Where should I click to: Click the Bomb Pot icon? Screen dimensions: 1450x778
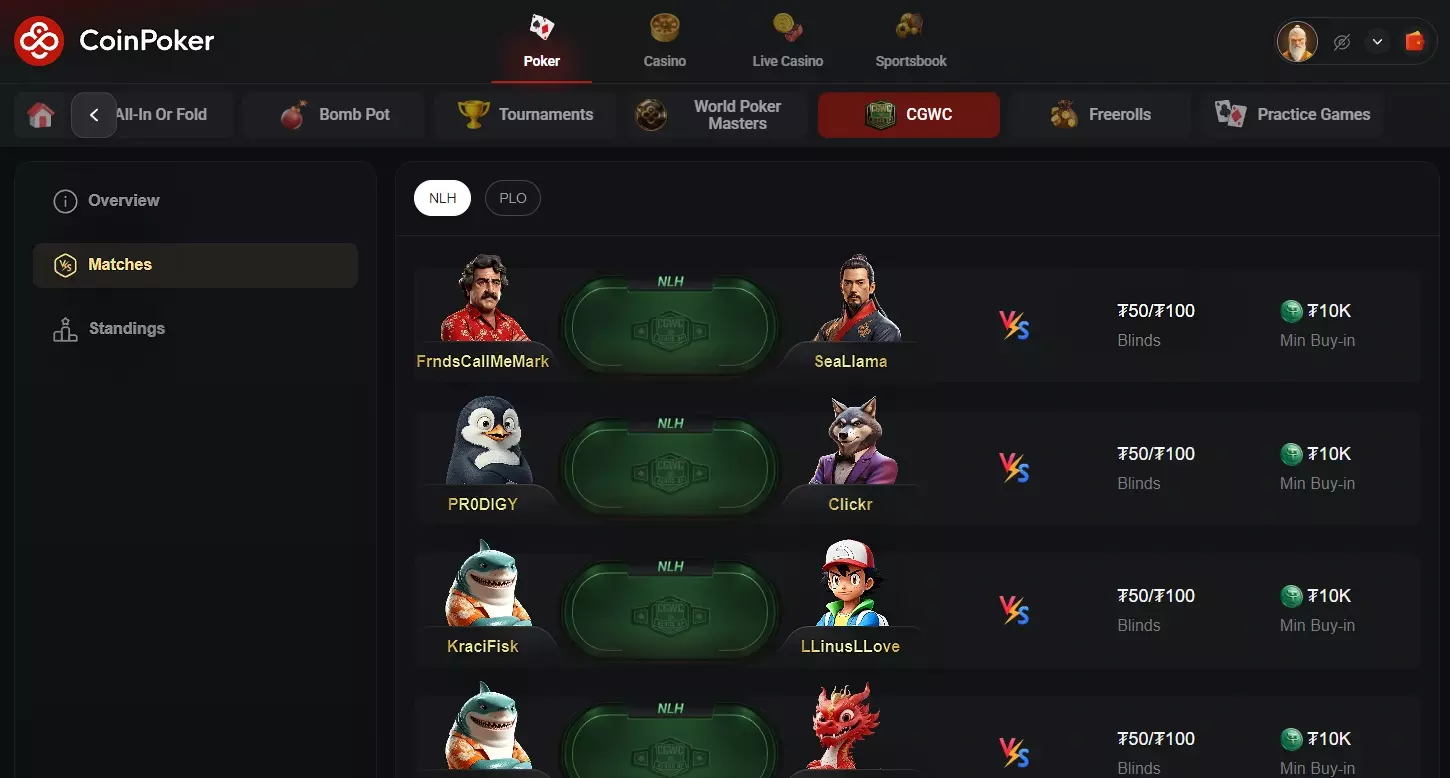[x=294, y=113]
